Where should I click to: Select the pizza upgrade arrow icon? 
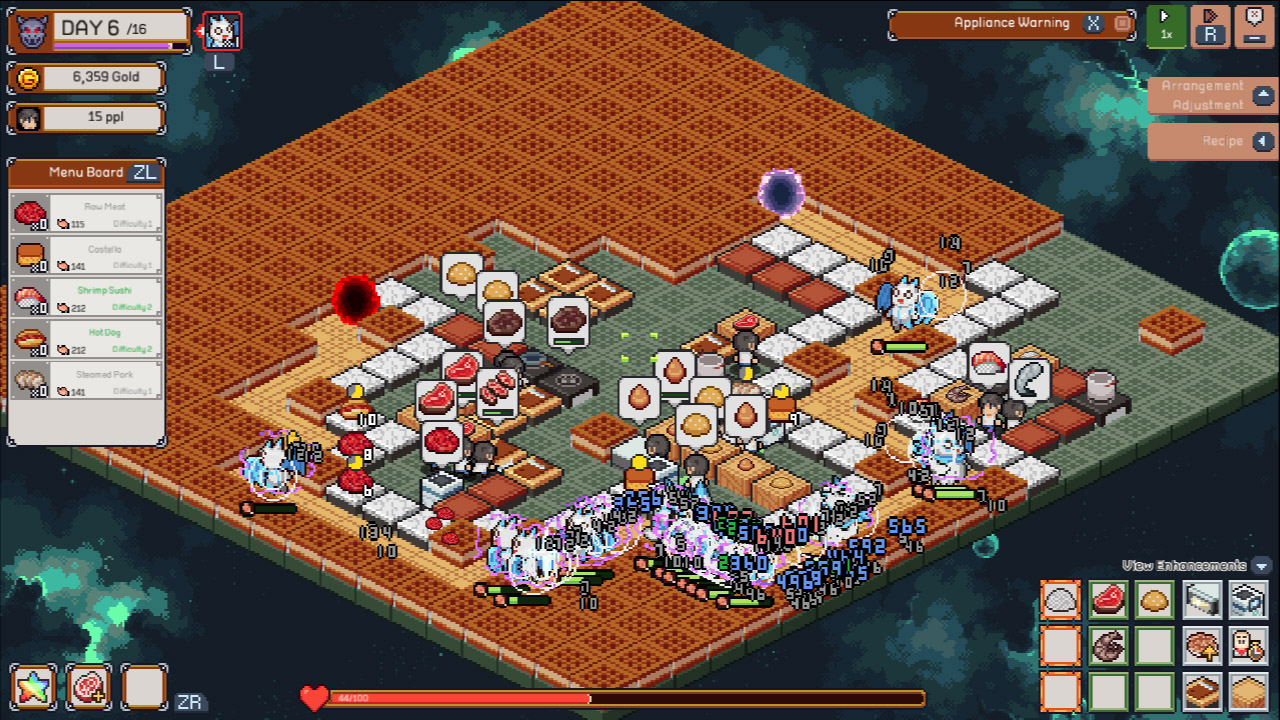1200,646
